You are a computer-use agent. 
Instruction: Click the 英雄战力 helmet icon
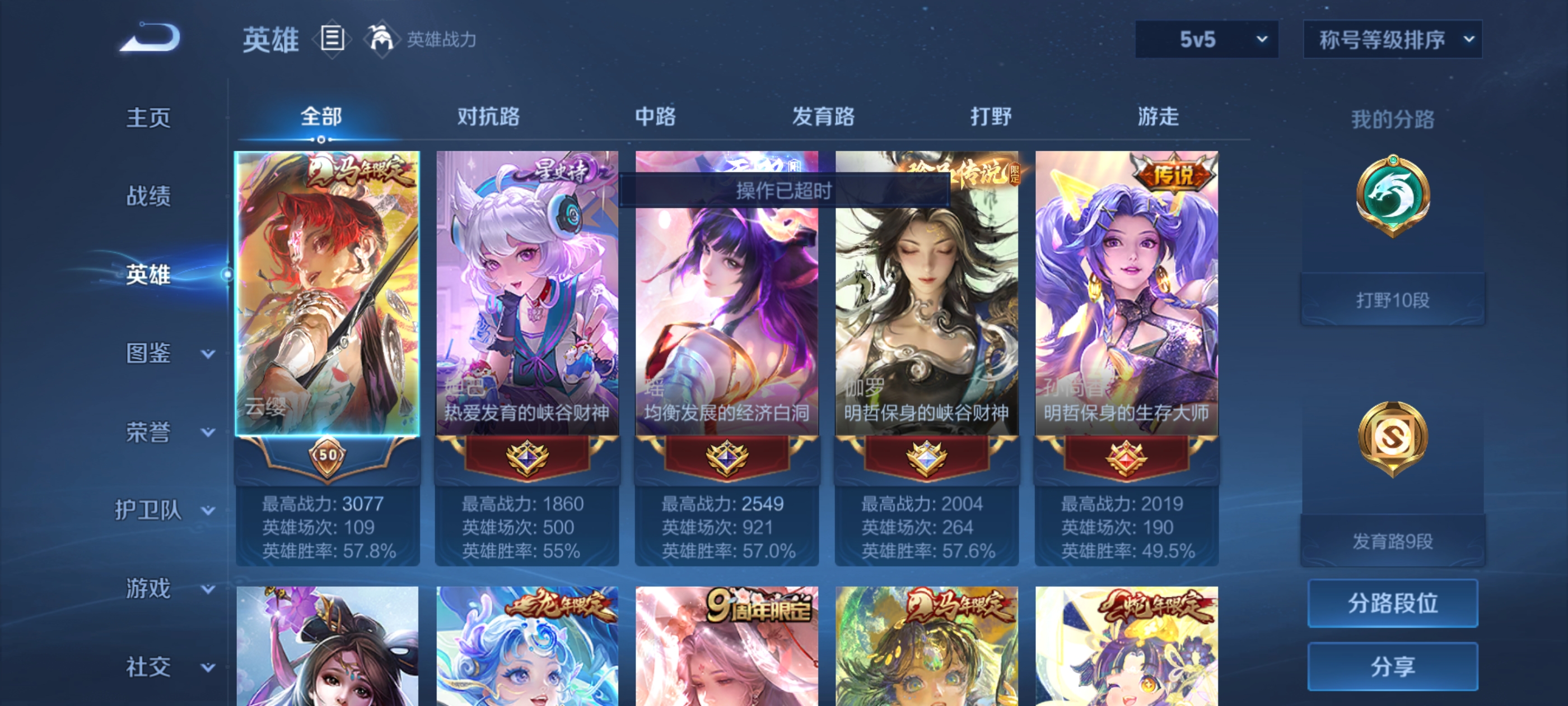point(382,38)
